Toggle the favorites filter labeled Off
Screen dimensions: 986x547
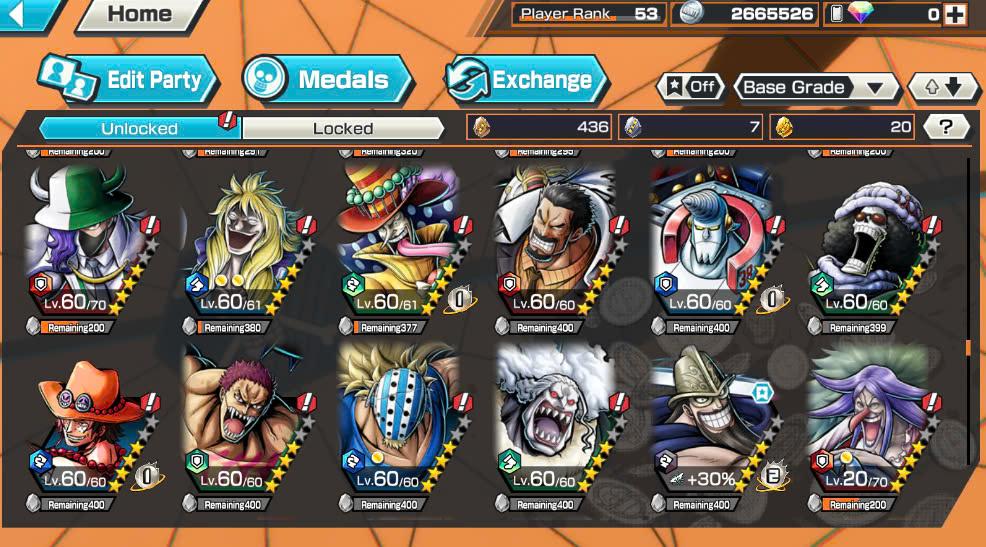point(691,87)
